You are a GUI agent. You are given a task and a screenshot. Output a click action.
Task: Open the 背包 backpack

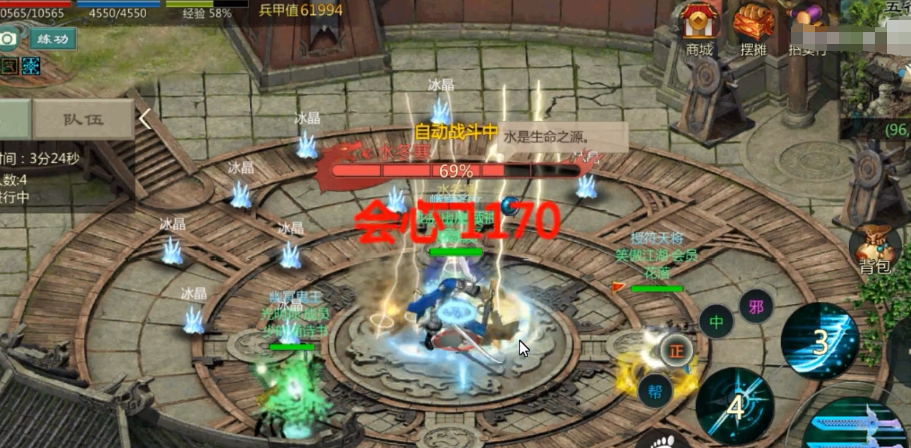pyautogui.click(x=875, y=250)
